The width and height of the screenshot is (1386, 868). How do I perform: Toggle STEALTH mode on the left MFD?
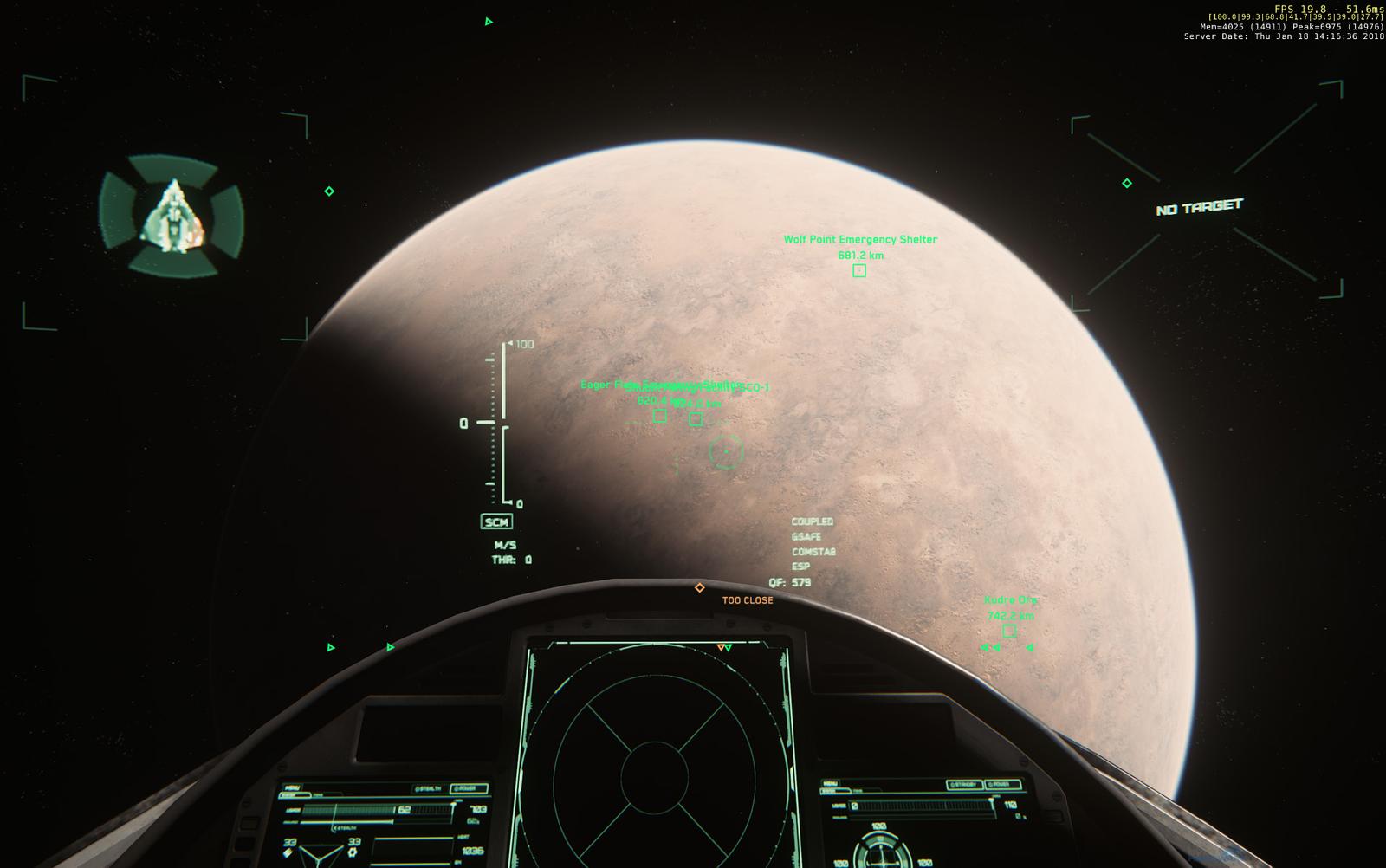428,788
